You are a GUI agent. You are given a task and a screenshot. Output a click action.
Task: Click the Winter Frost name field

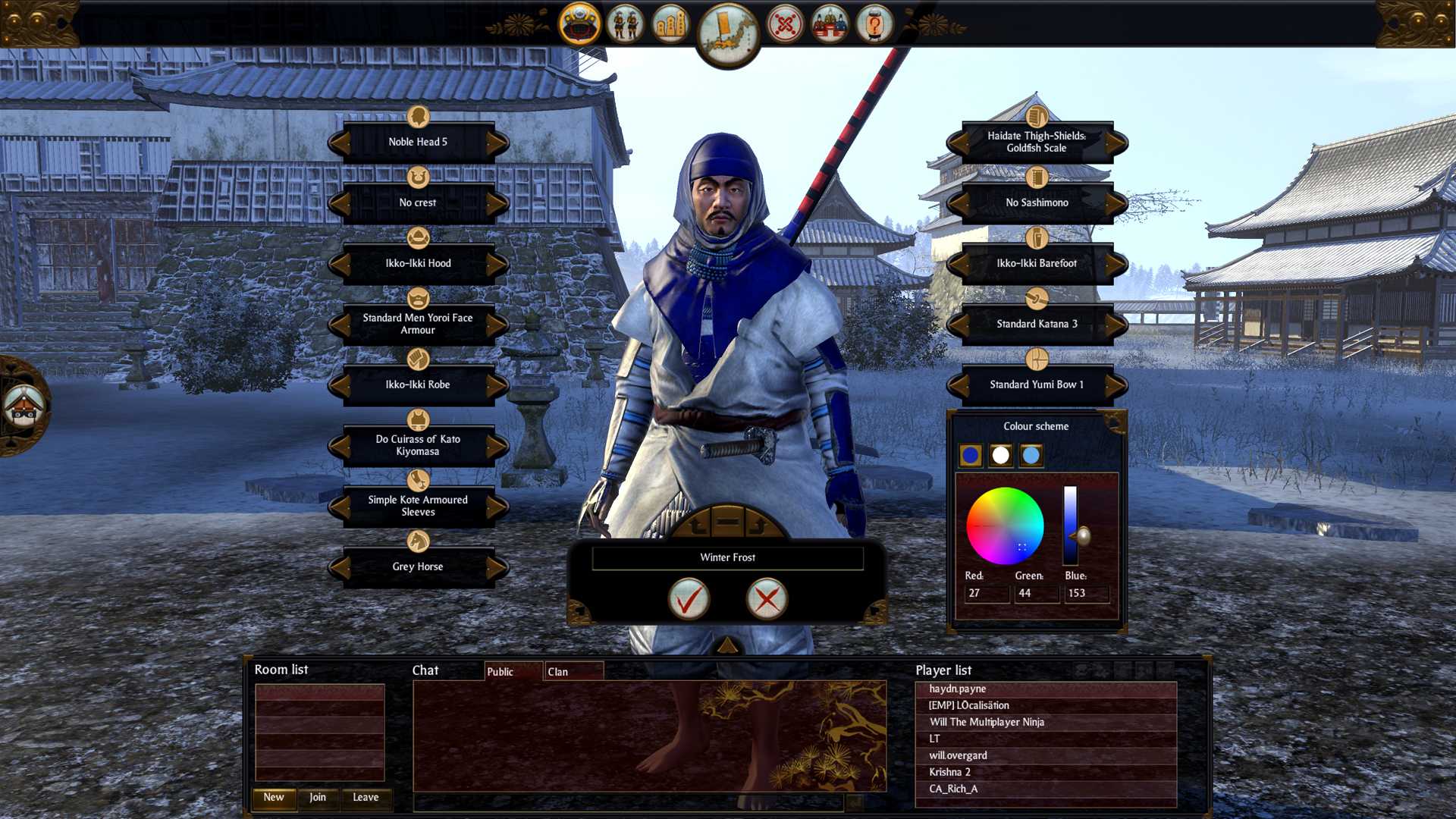pos(727,557)
